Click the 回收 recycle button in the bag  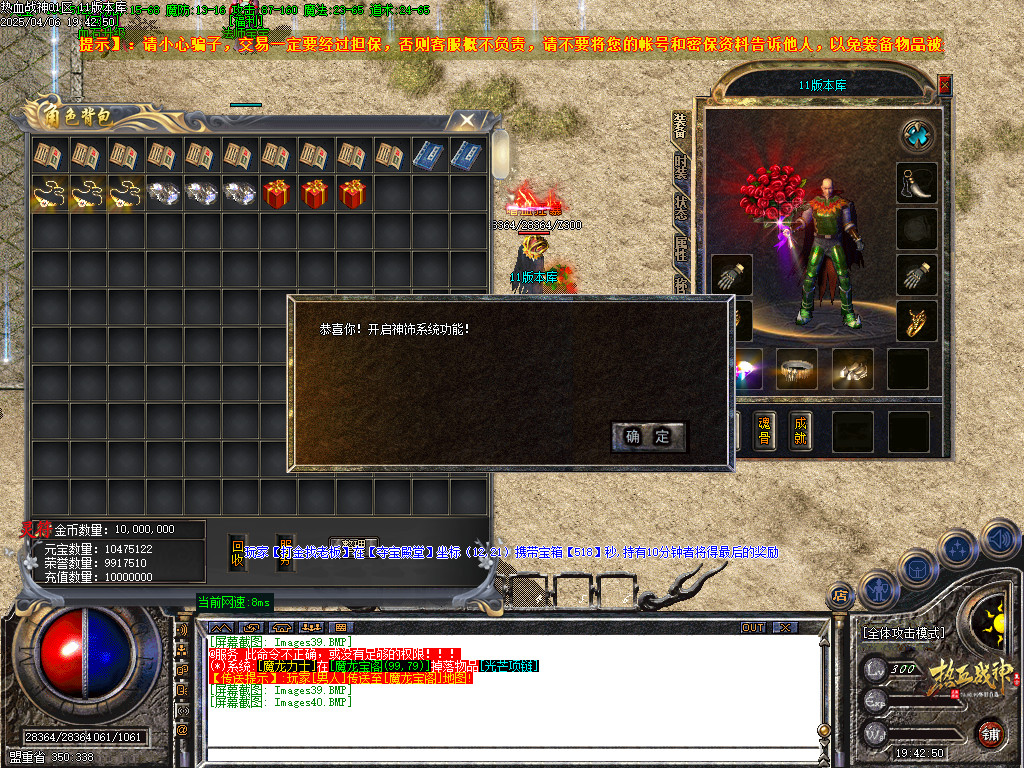[237, 553]
